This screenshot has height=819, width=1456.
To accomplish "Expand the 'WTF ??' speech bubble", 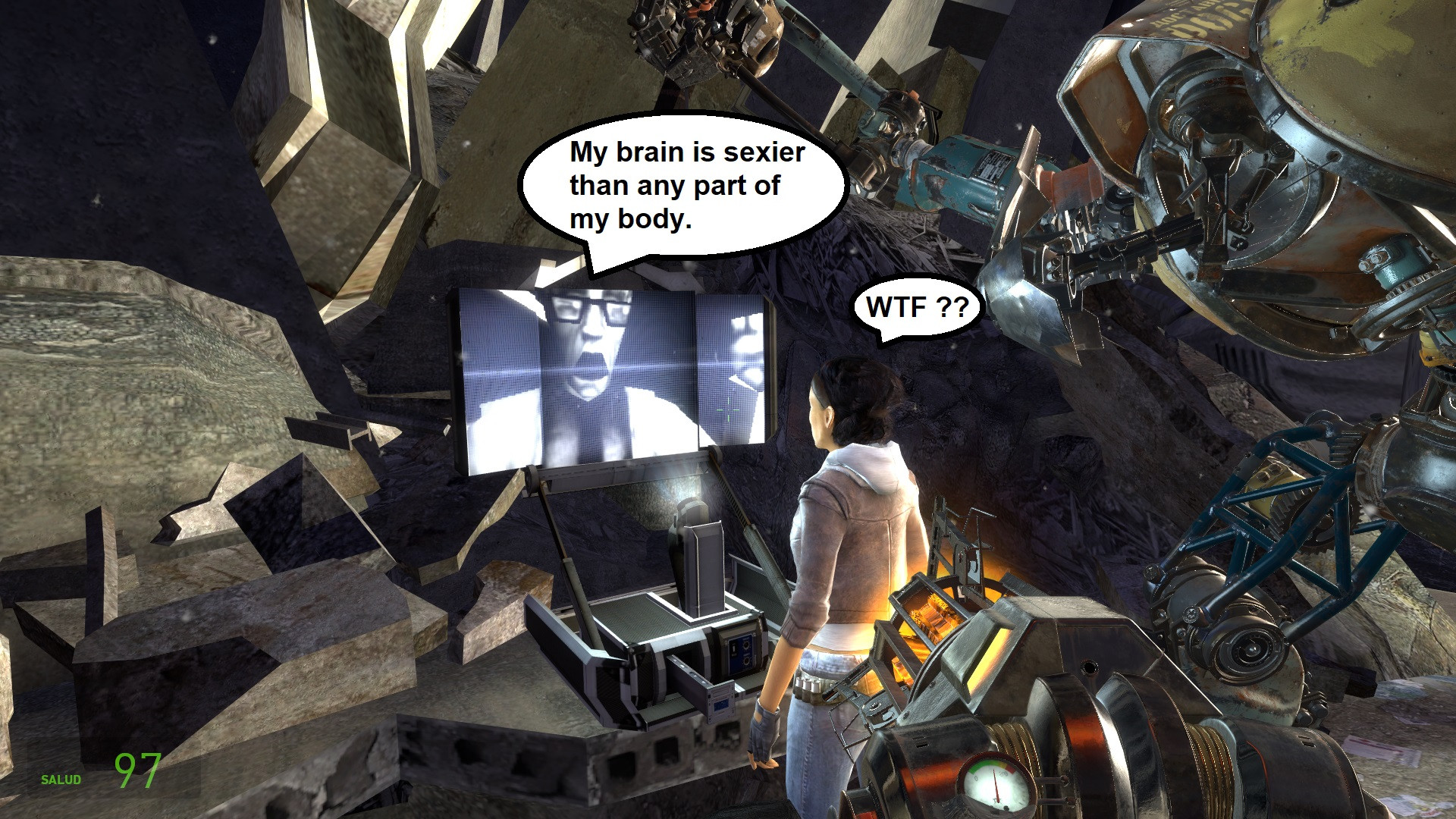I will 914,308.
